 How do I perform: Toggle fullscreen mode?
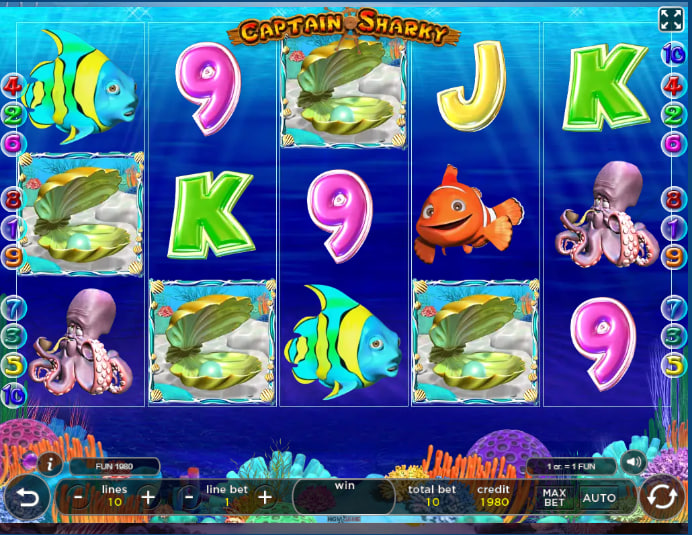670,19
